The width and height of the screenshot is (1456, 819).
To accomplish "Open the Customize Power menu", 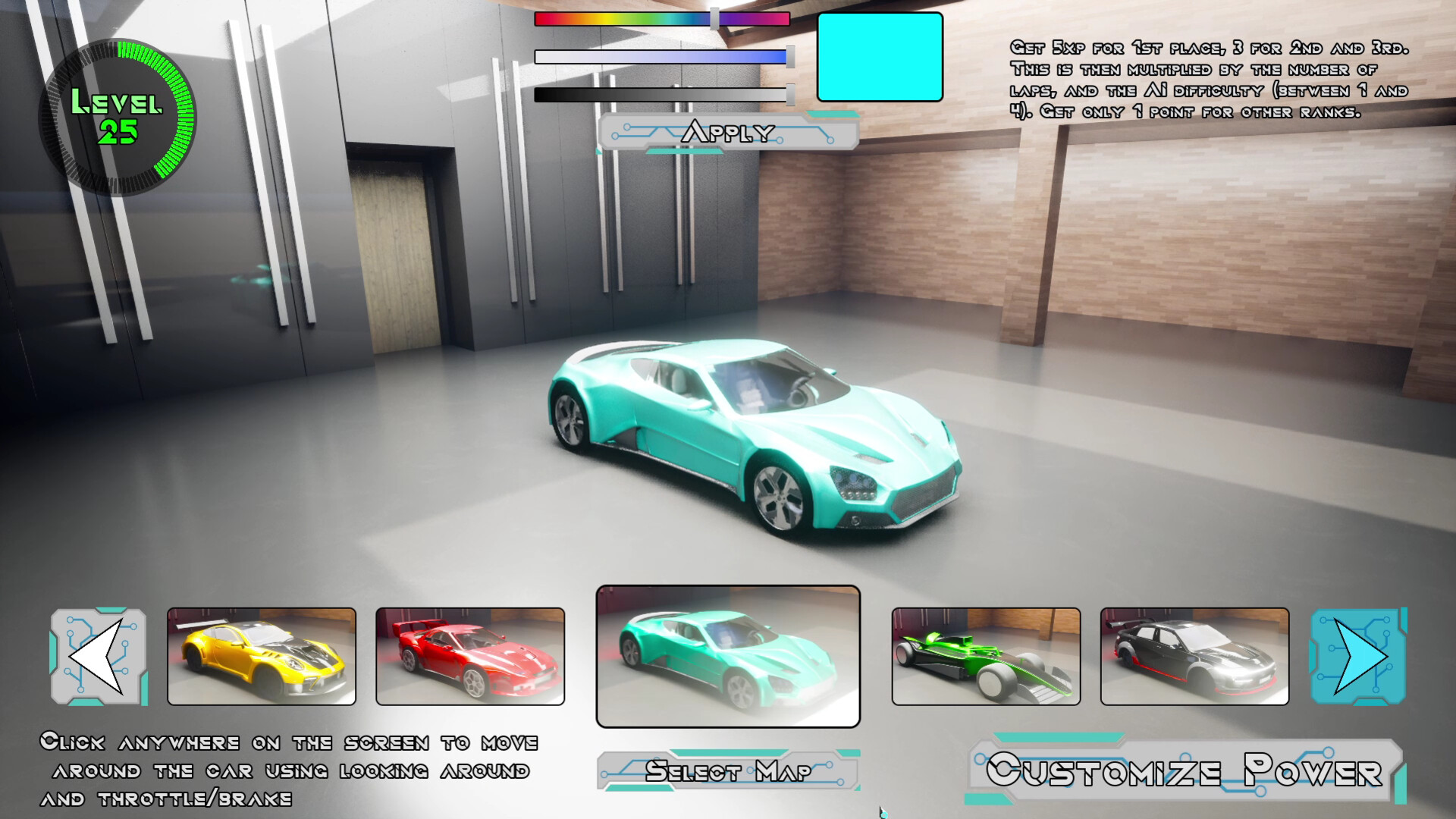I will coord(1185,771).
